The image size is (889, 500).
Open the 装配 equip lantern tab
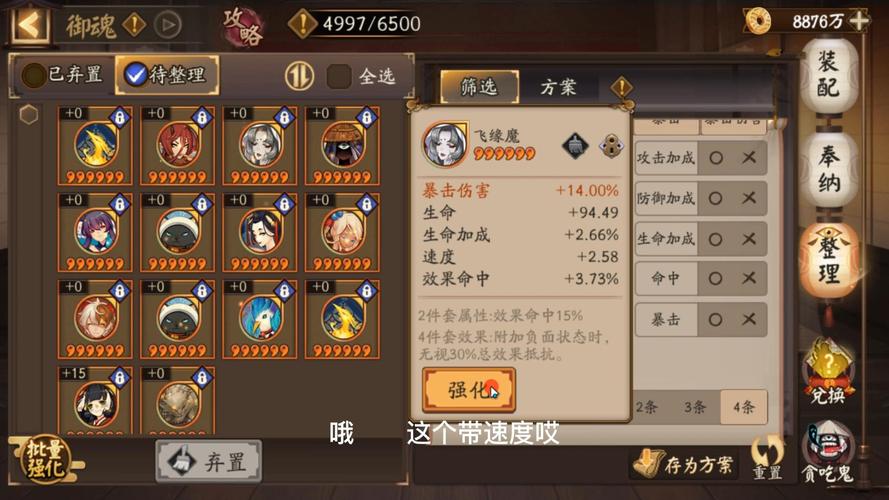pyautogui.click(x=828, y=76)
